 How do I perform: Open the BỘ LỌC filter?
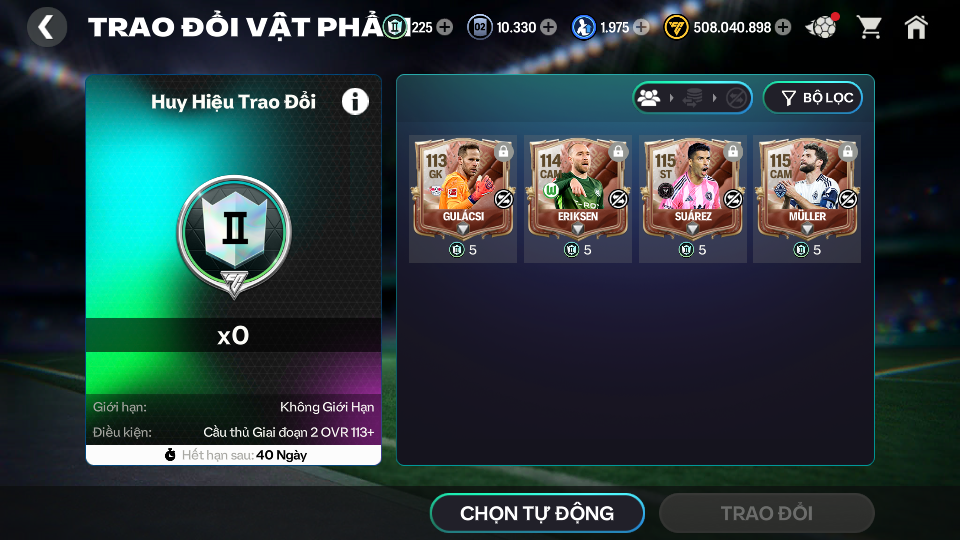(x=812, y=98)
